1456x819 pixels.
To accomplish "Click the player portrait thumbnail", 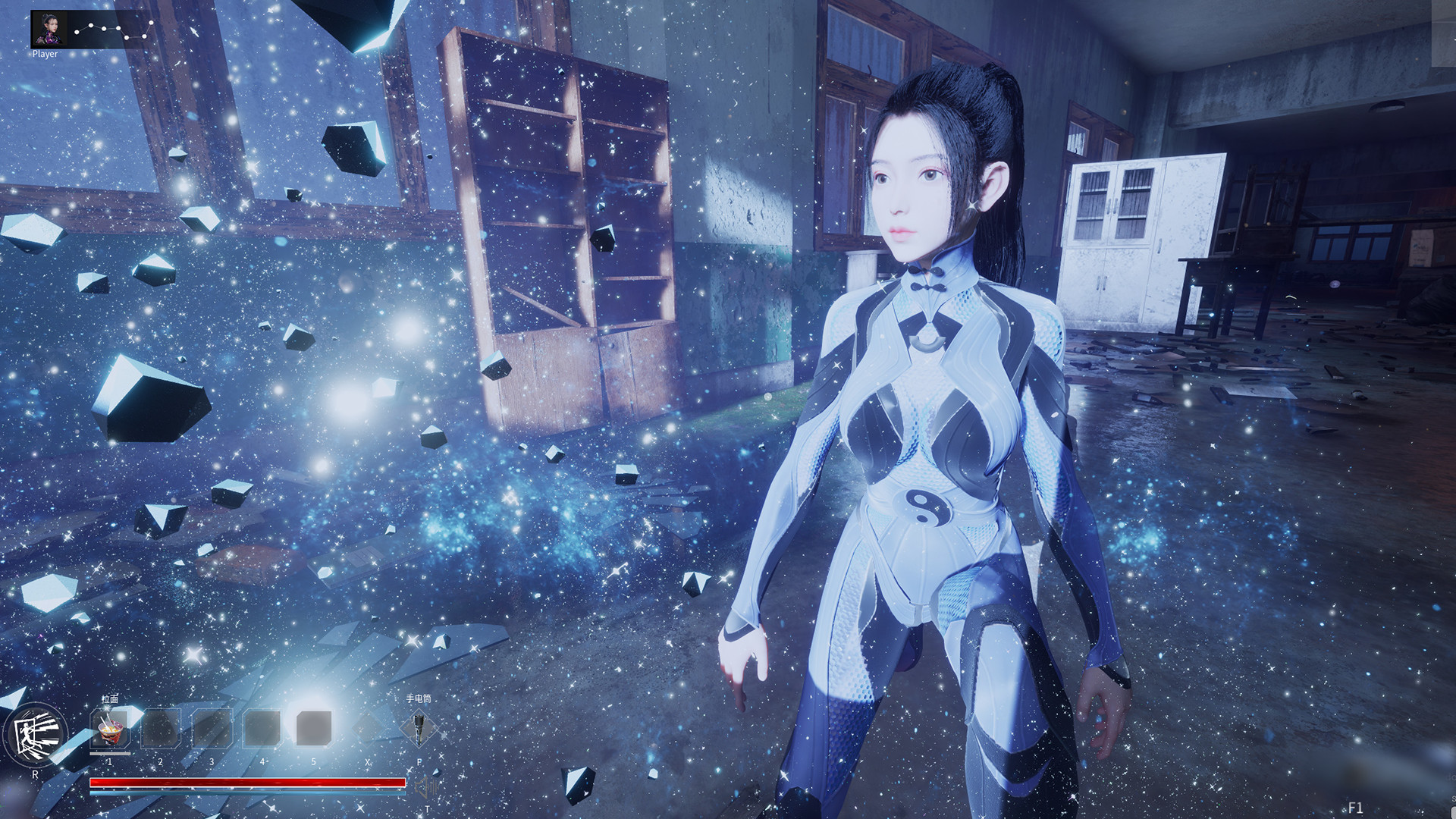I will click(49, 30).
